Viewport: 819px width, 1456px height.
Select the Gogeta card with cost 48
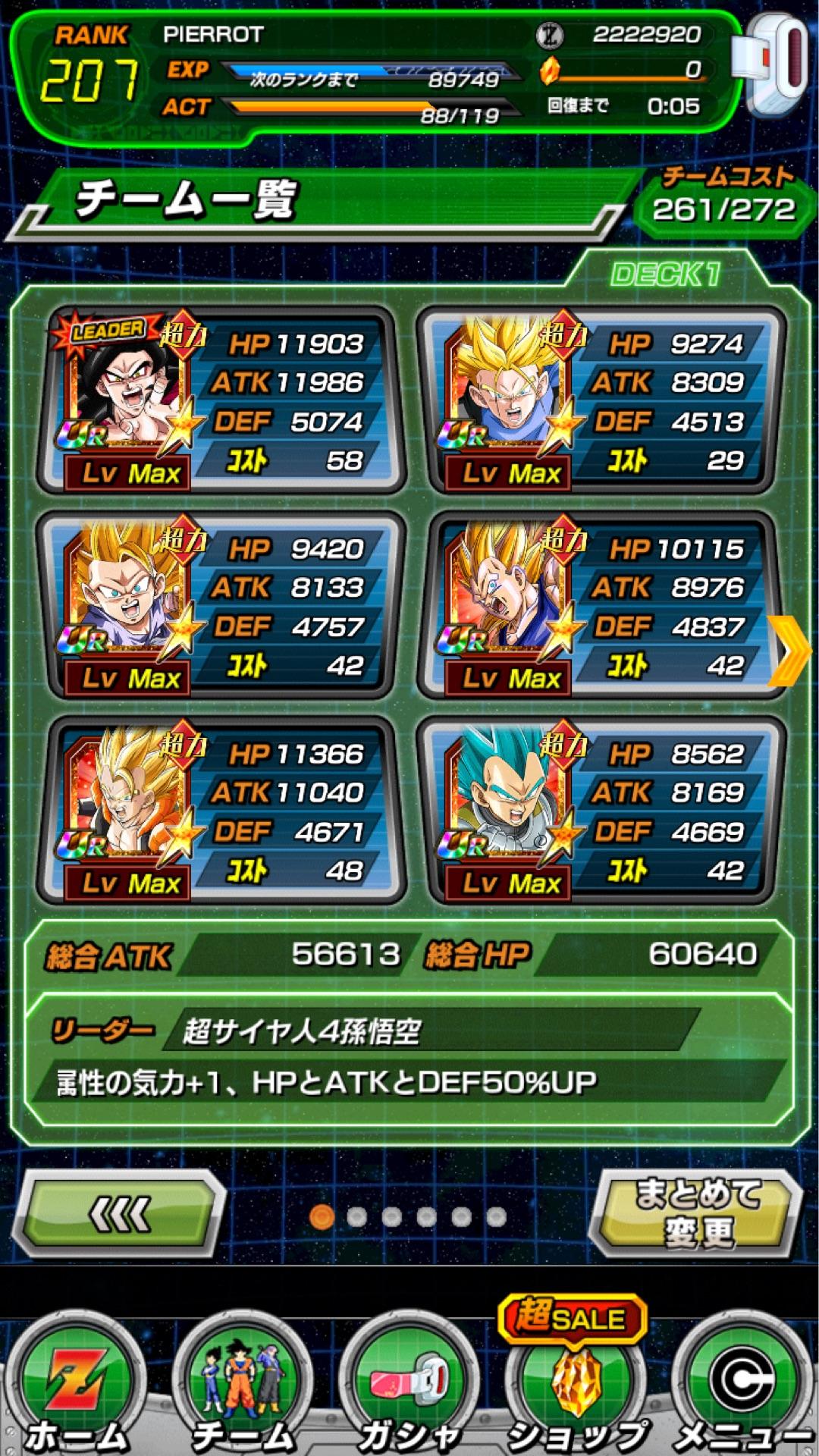point(220,810)
